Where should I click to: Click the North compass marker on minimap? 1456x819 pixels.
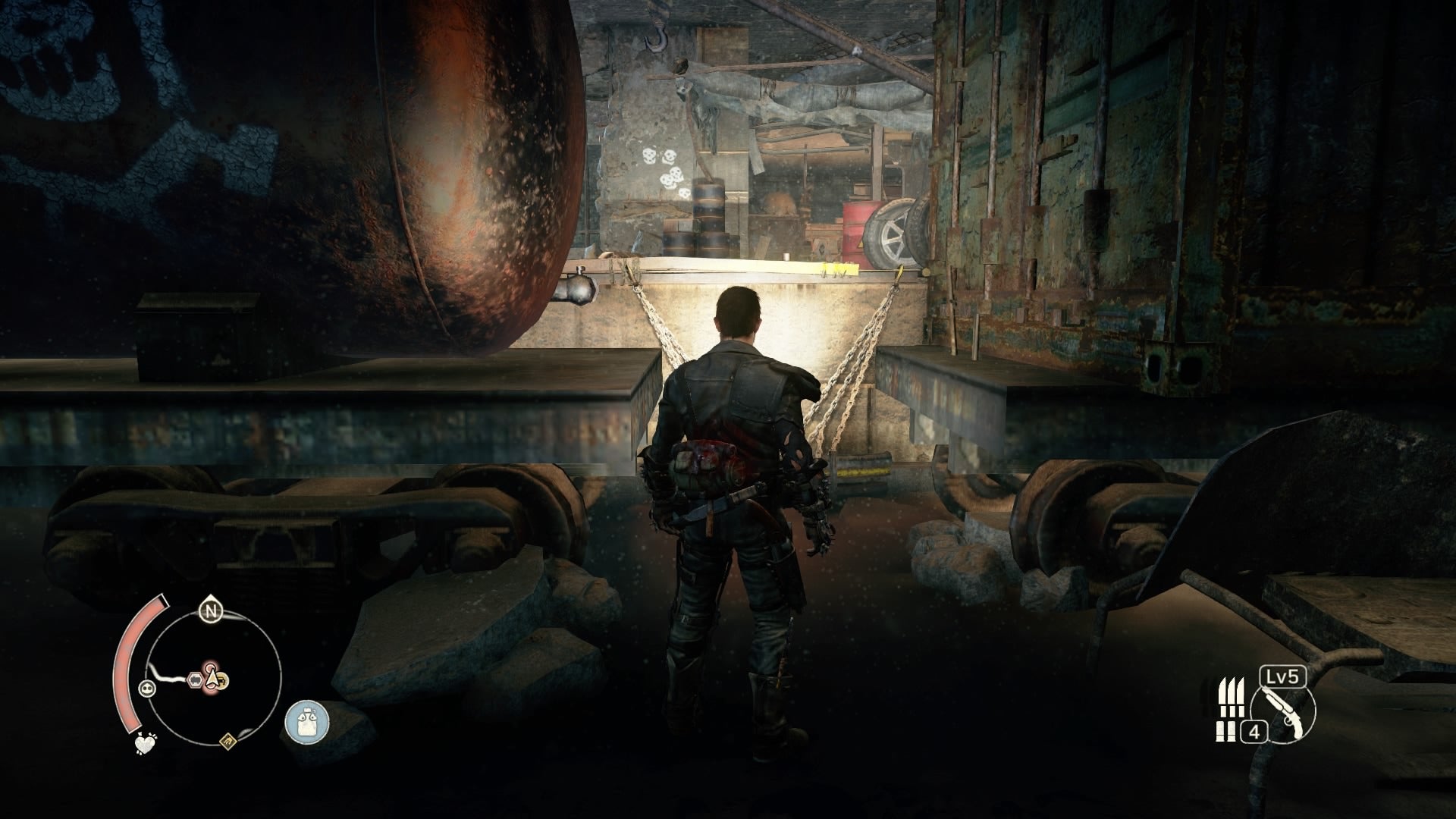[211, 610]
